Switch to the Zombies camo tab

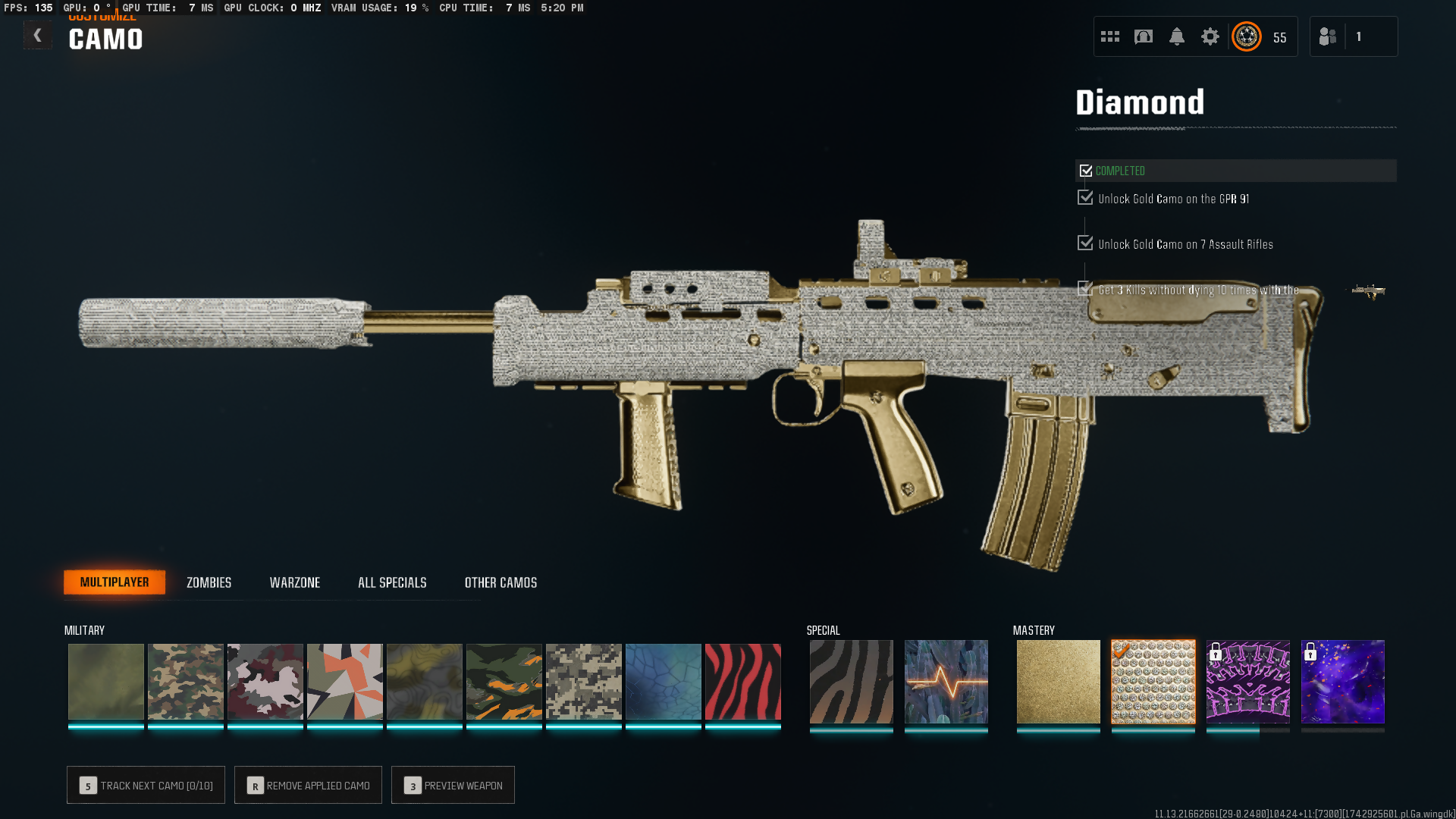(209, 582)
